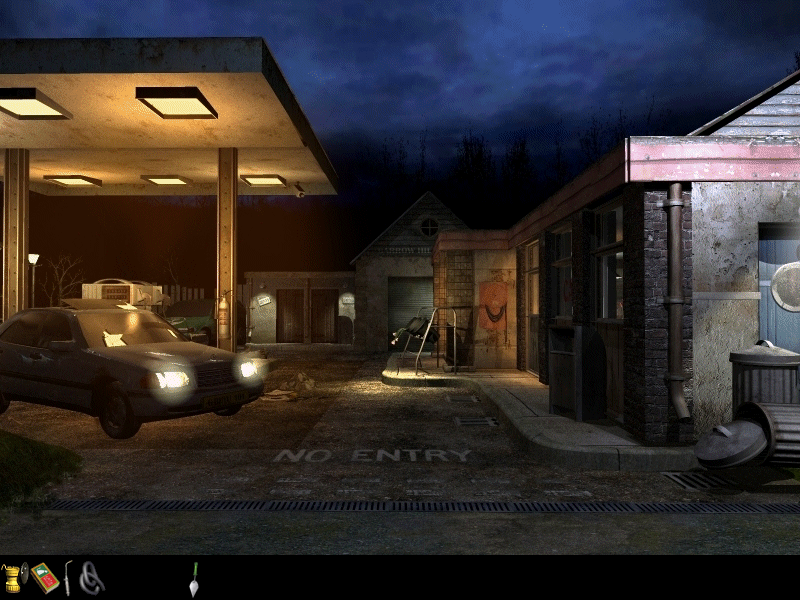The height and width of the screenshot is (600, 800).
Task: Select the coiled rubber hose item
Action: [91, 578]
